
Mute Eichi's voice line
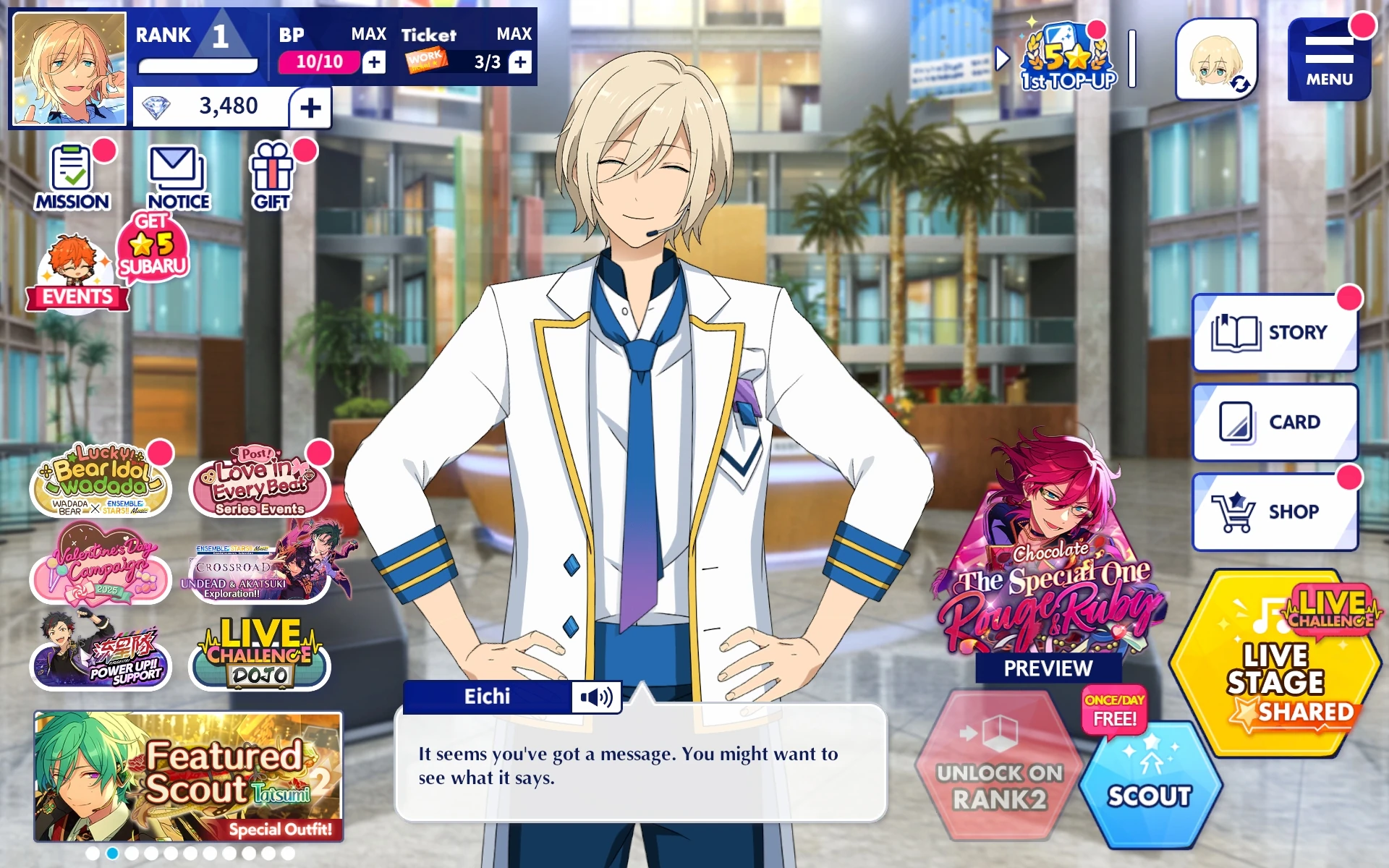pyautogui.click(x=596, y=697)
